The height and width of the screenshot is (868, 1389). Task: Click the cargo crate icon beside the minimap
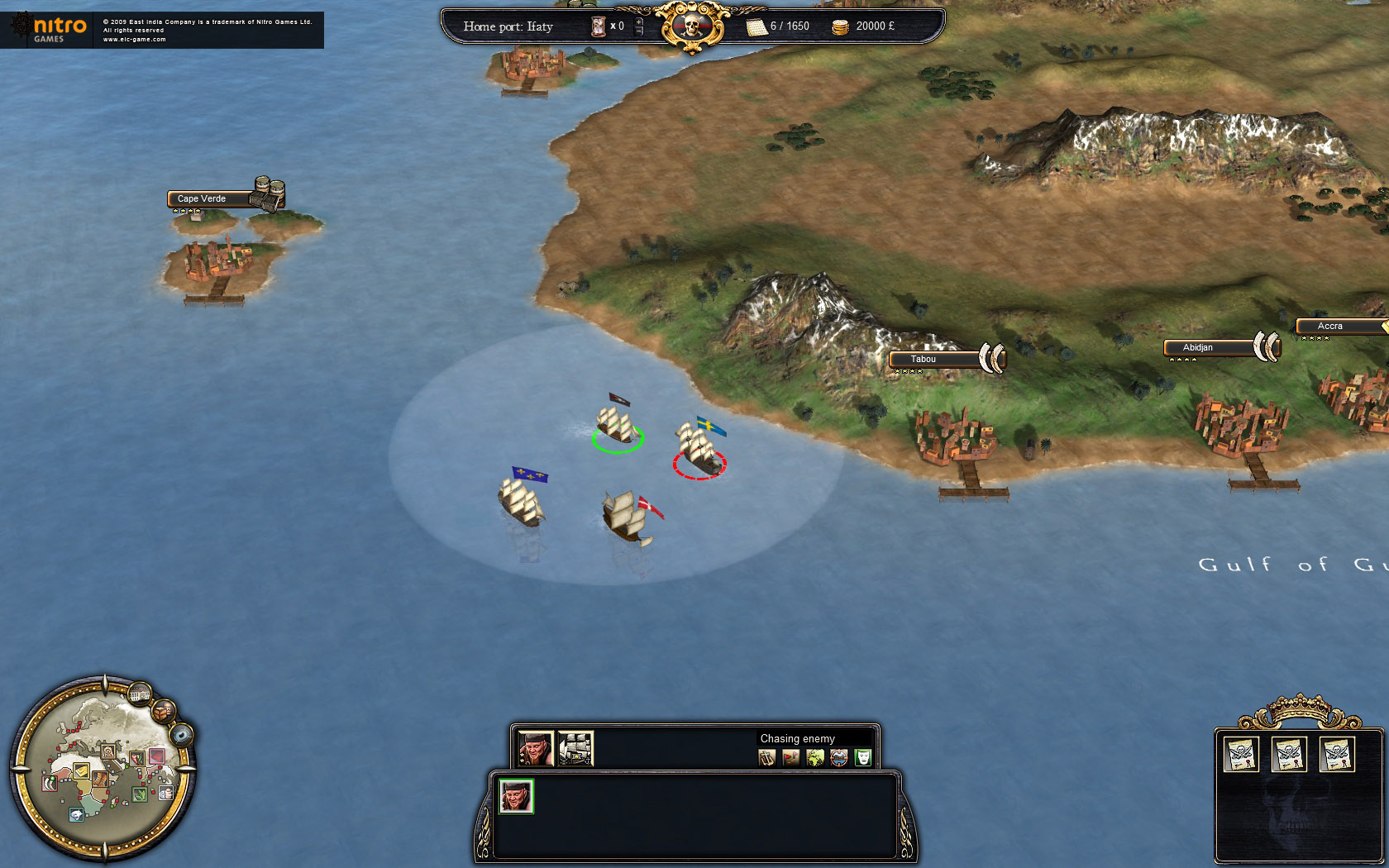pos(163,713)
